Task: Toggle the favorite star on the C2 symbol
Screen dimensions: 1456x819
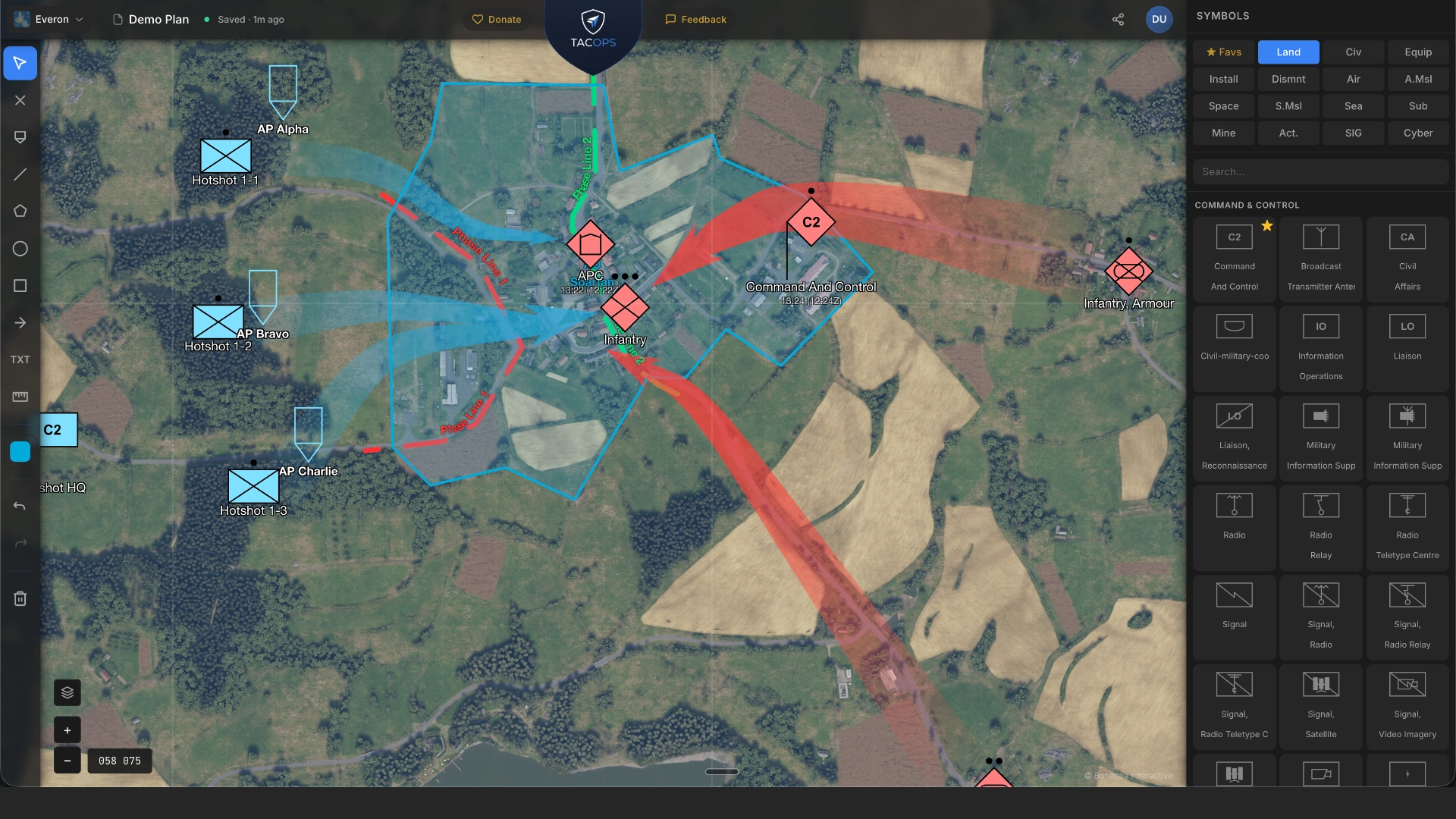Action: [x=1267, y=225]
